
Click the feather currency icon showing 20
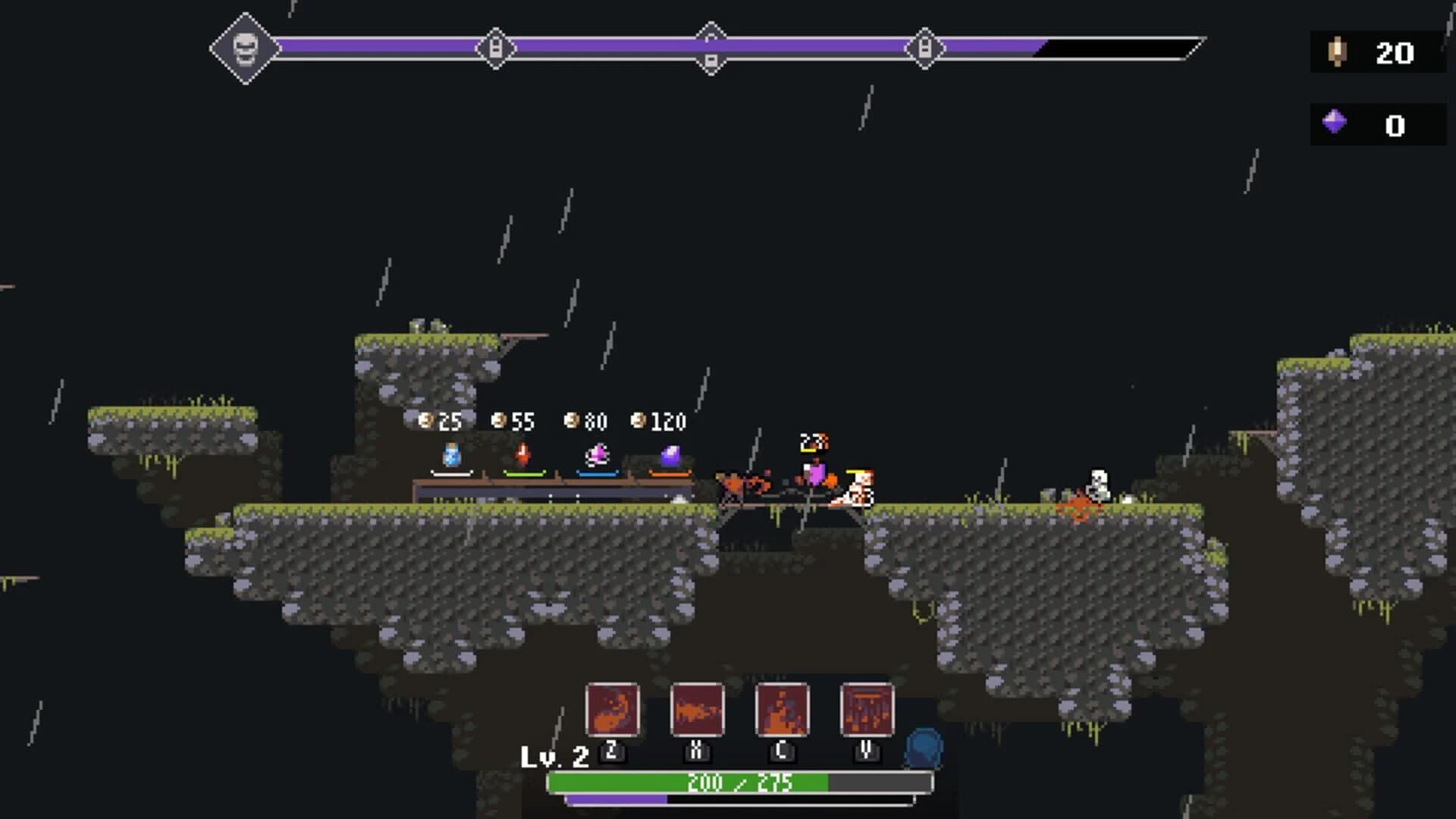click(x=1335, y=53)
